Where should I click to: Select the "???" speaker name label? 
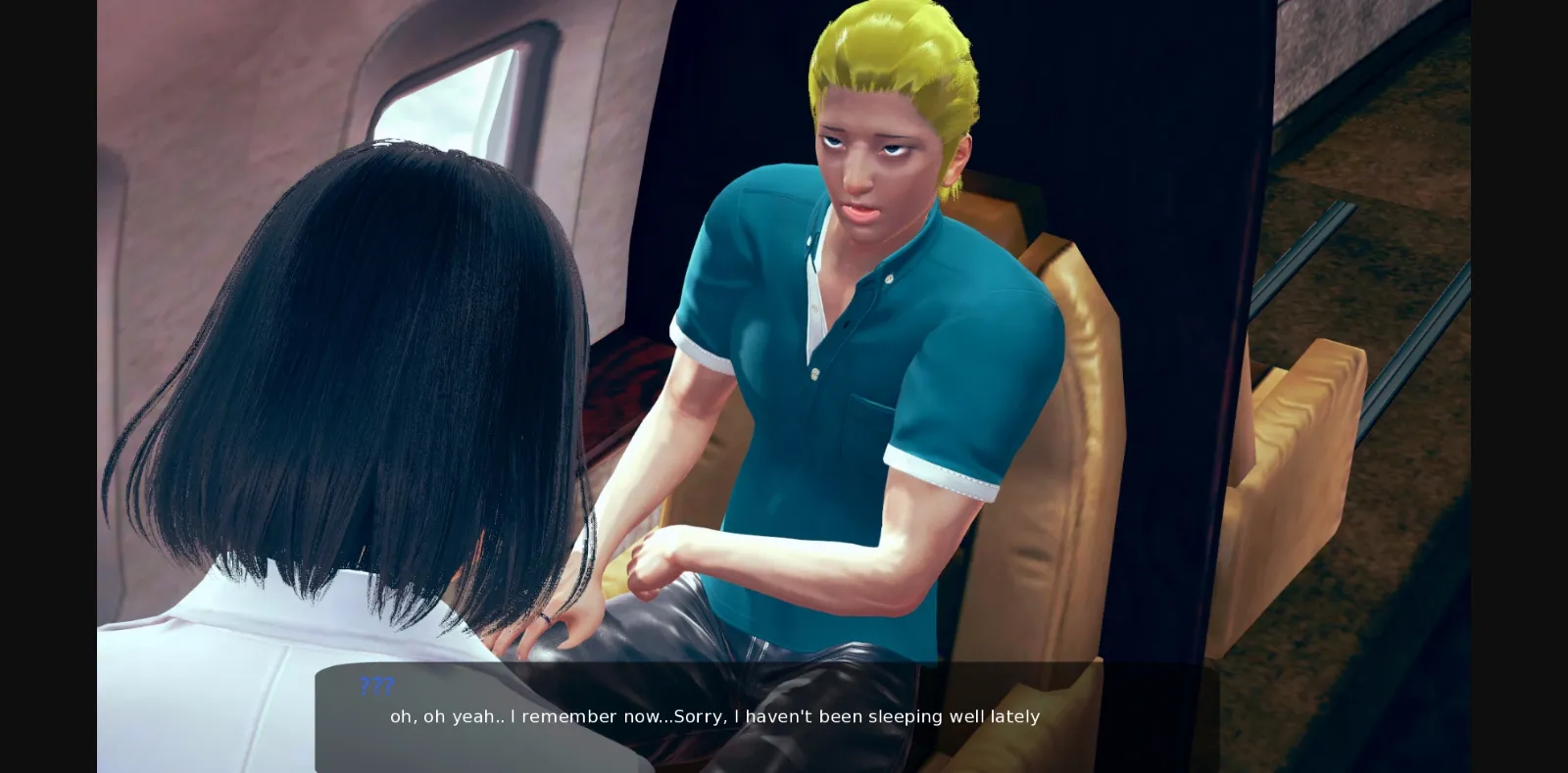tap(376, 685)
